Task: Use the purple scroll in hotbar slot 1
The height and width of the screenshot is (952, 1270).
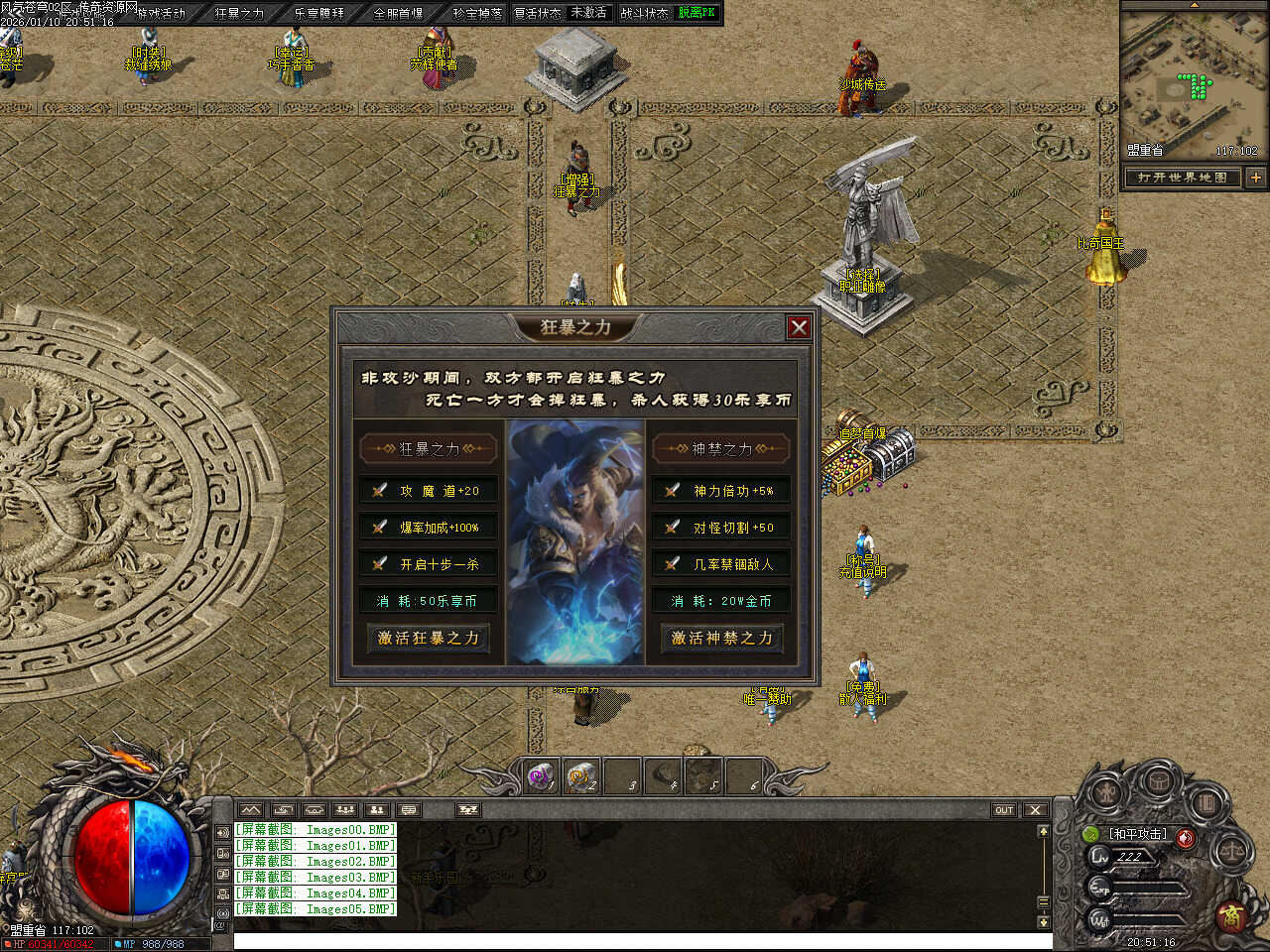Action: point(541,777)
